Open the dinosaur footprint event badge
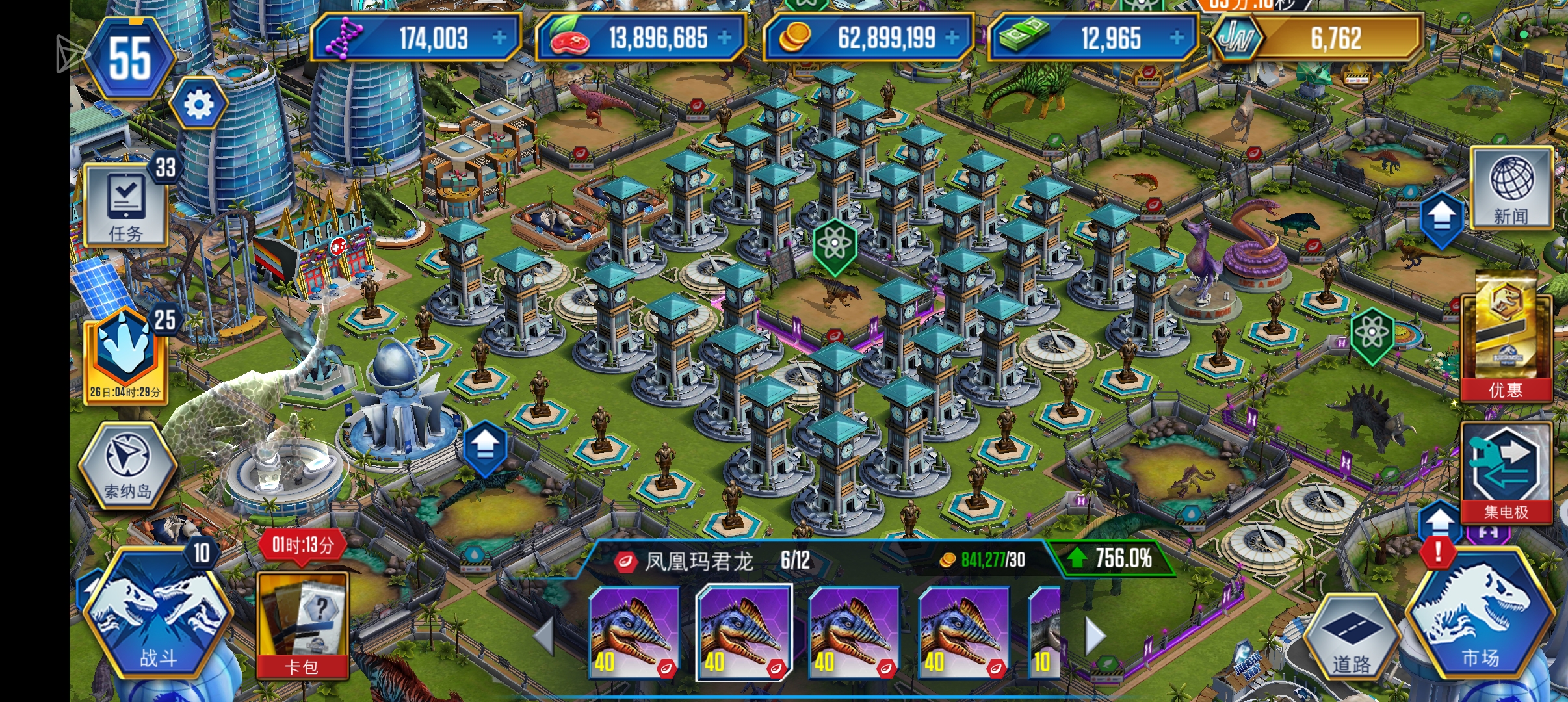Screen dimensions: 1568x702 click(125, 354)
